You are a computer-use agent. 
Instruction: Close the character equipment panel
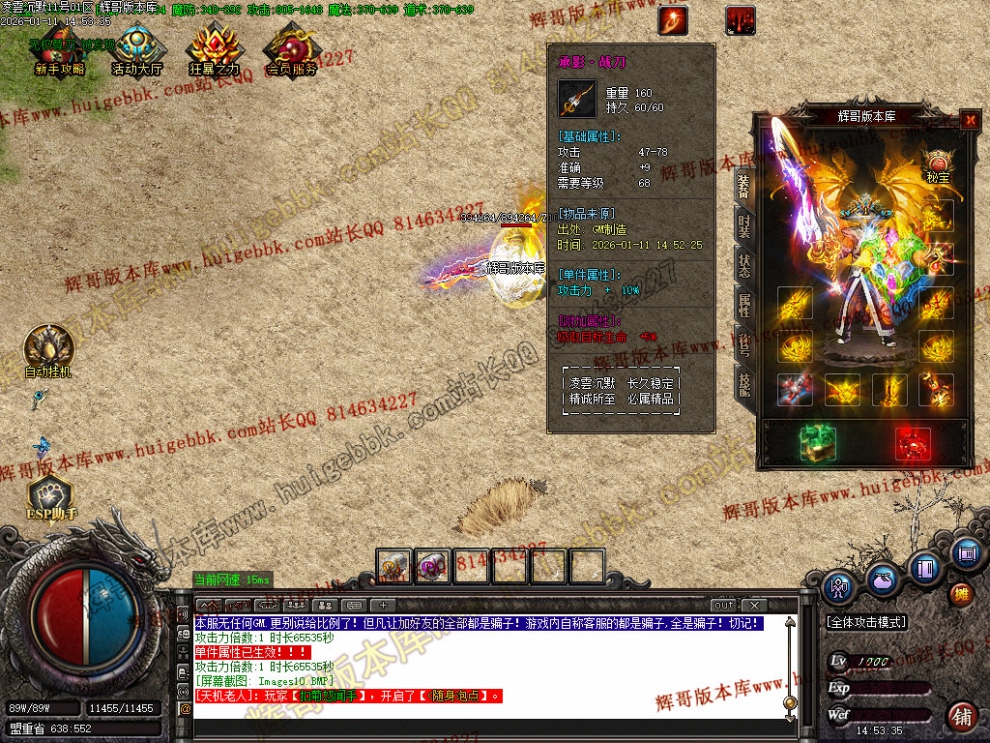(x=969, y=120)
